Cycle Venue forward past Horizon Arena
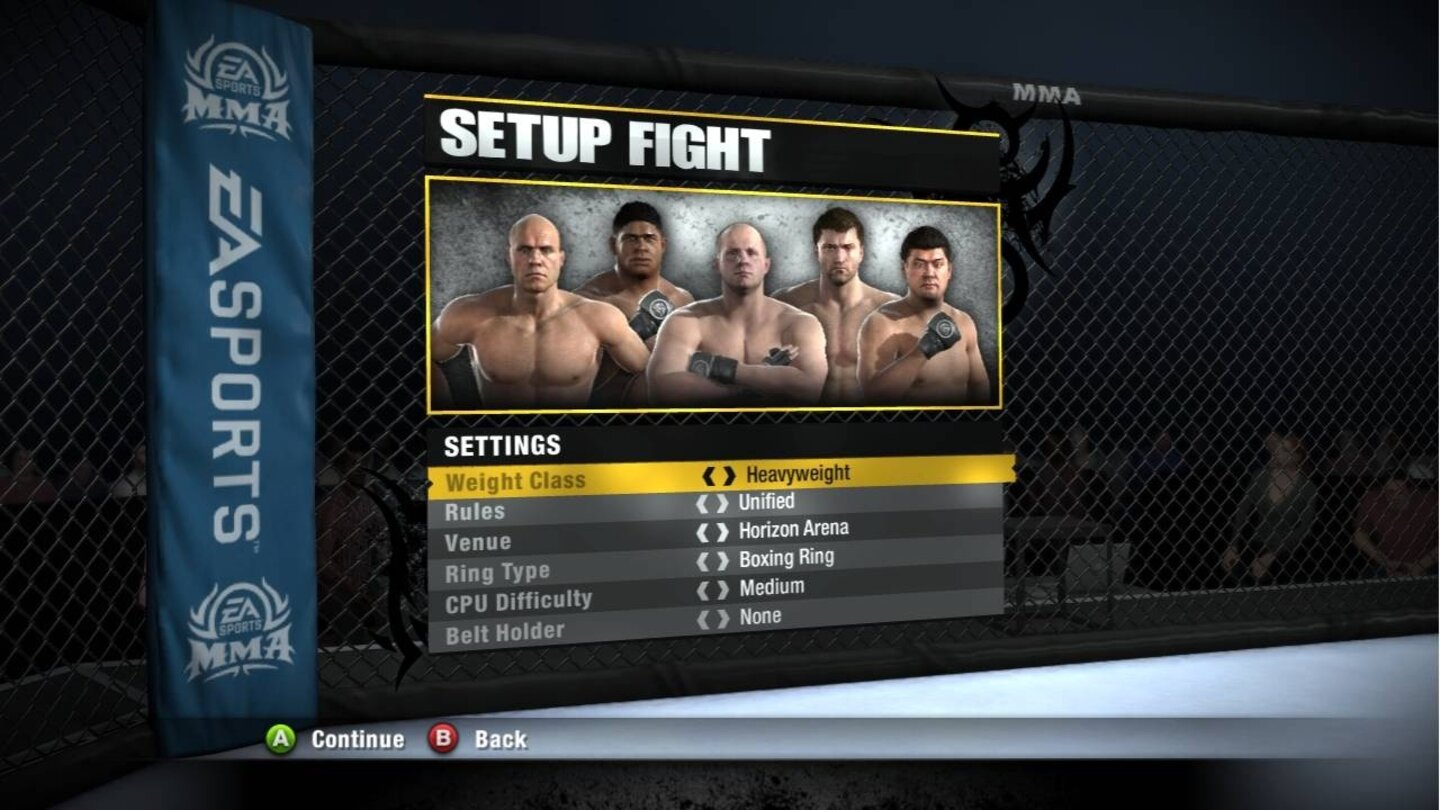Image resolution: width=1440 pixels, height=810 pixels. [x=724, y=529]
